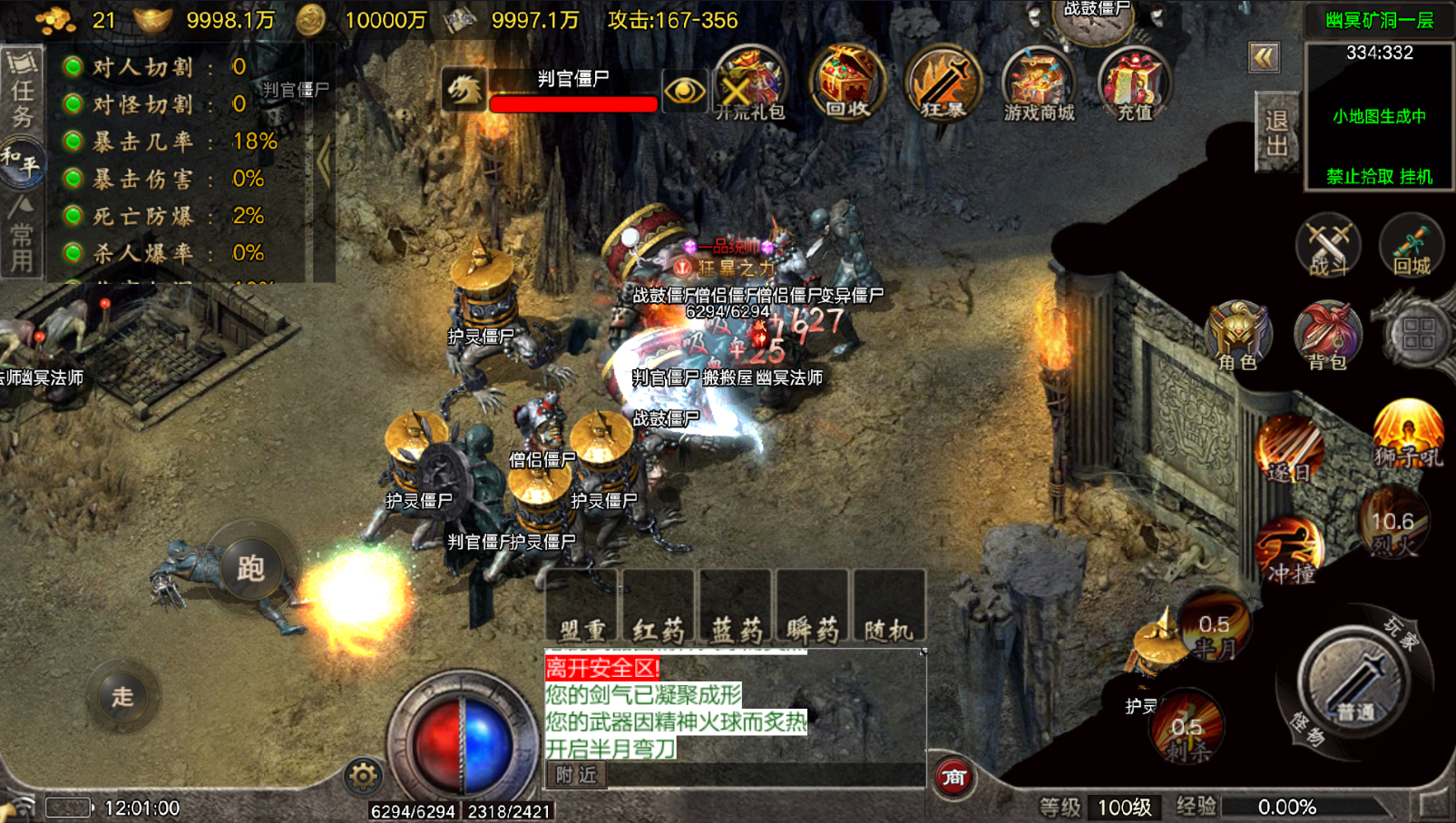This screenshot has width=1456, height=823.
Task: Use the 蓝药 blue potion slot
Action: [736, 607]
